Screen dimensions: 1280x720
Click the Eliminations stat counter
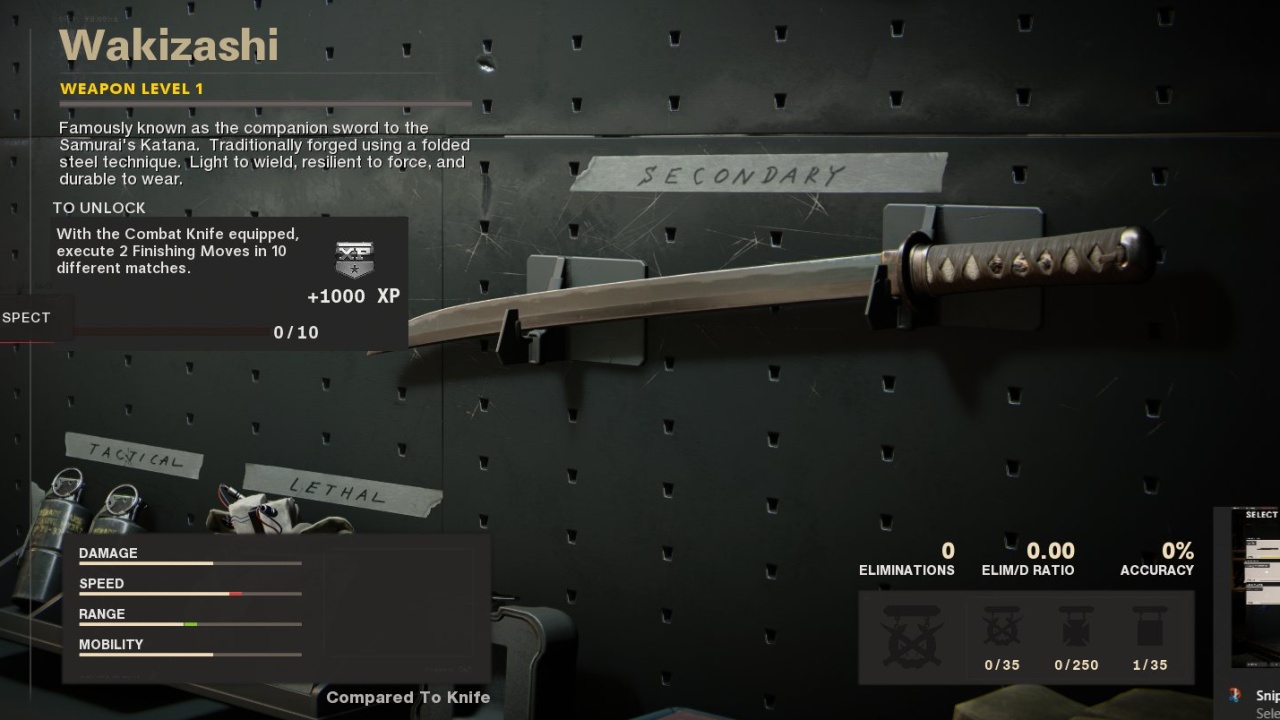(906, 558)
